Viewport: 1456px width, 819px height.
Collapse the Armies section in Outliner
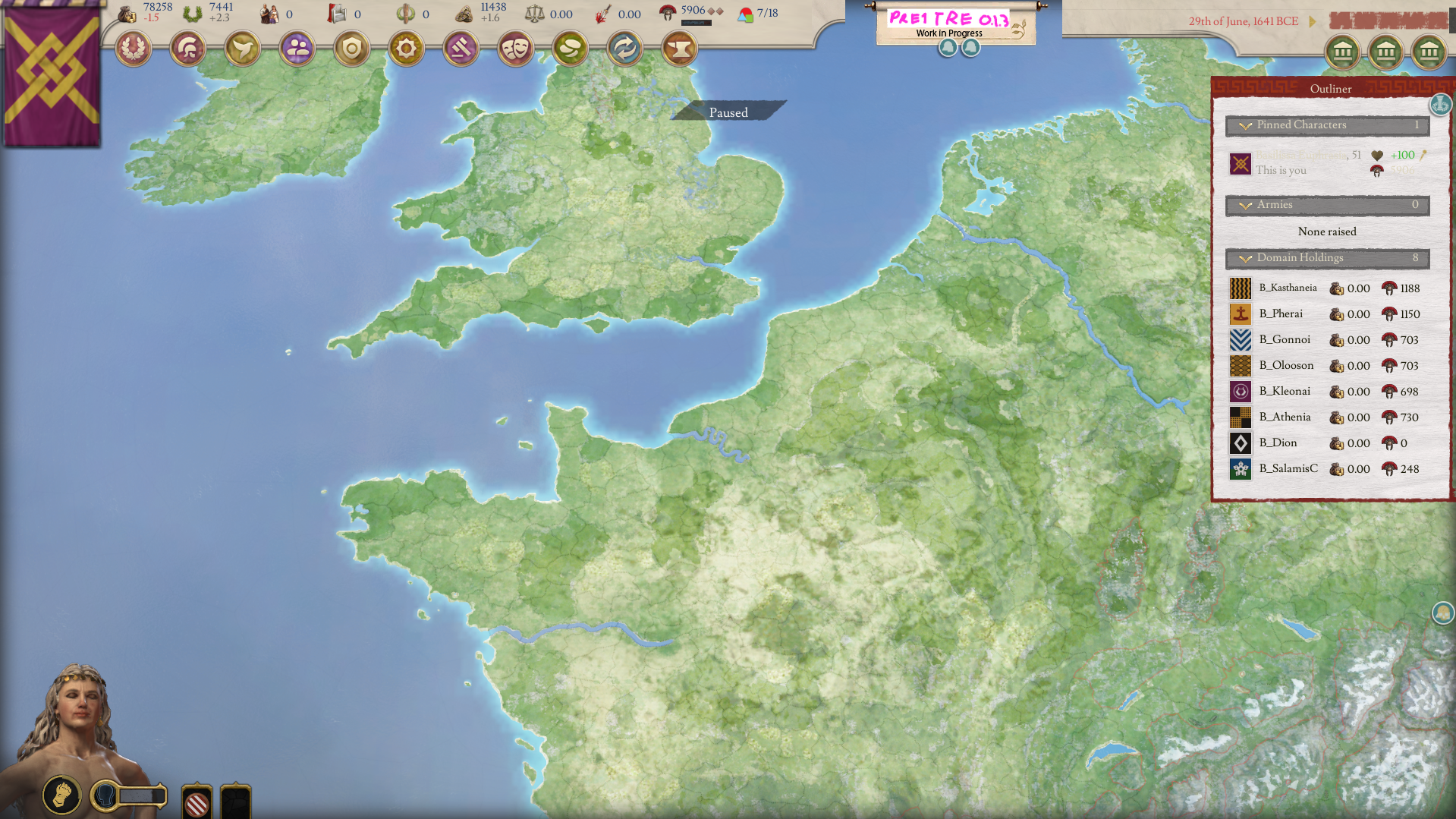[x=1246, y=205]
